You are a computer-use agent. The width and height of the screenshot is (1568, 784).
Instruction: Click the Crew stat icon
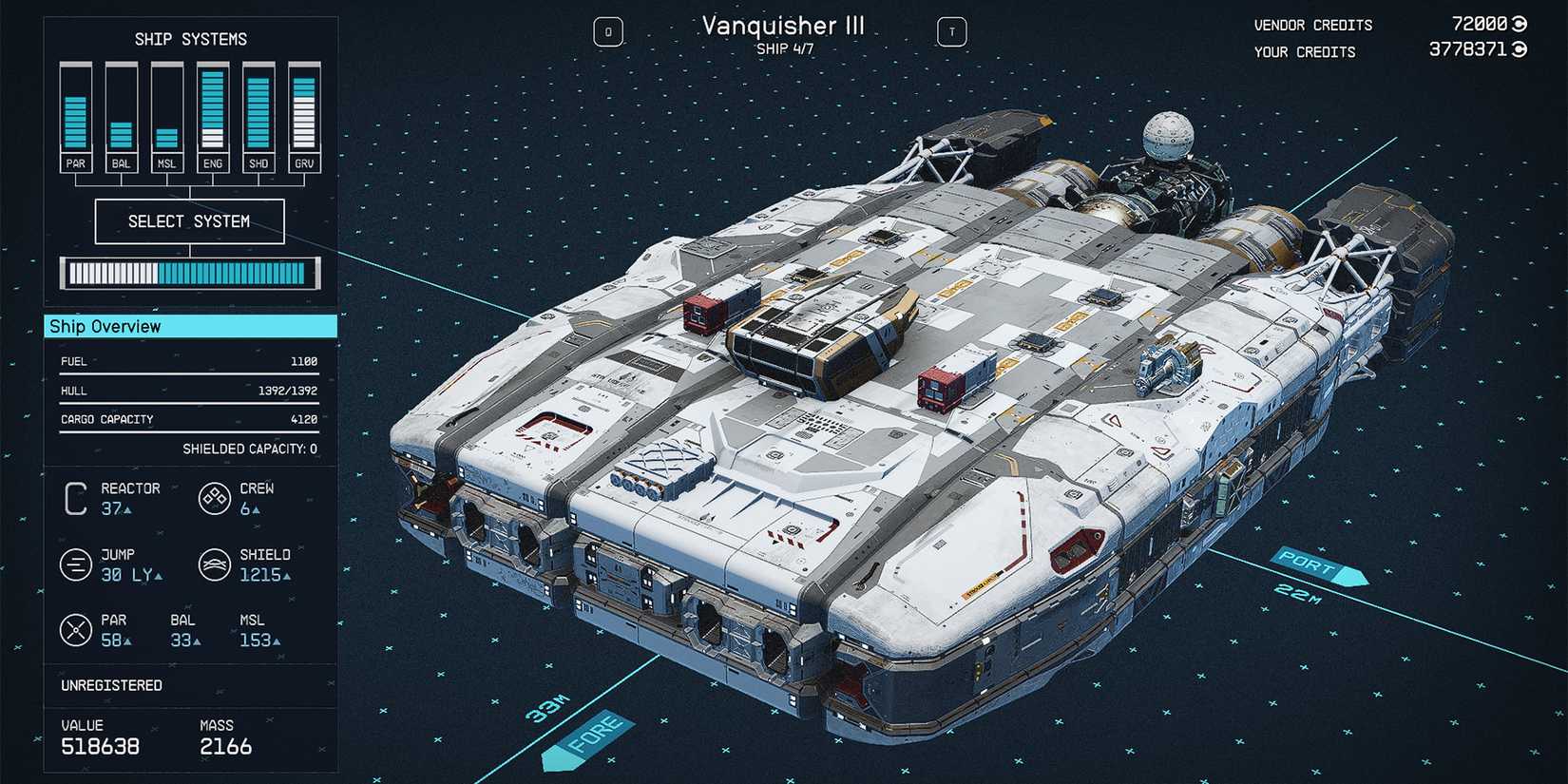tap(215, 499)
